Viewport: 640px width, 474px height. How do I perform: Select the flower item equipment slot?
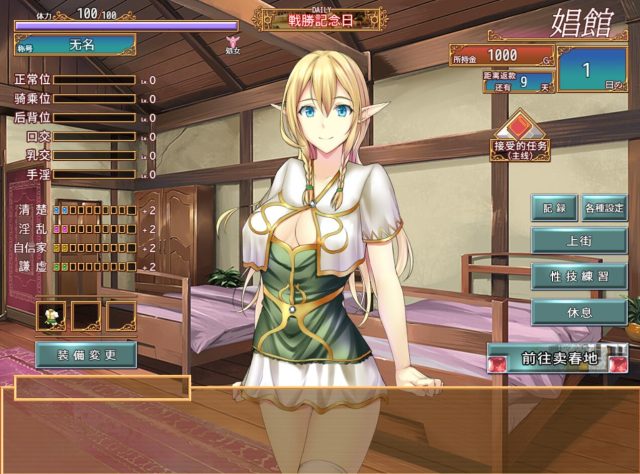click(51, 316)
